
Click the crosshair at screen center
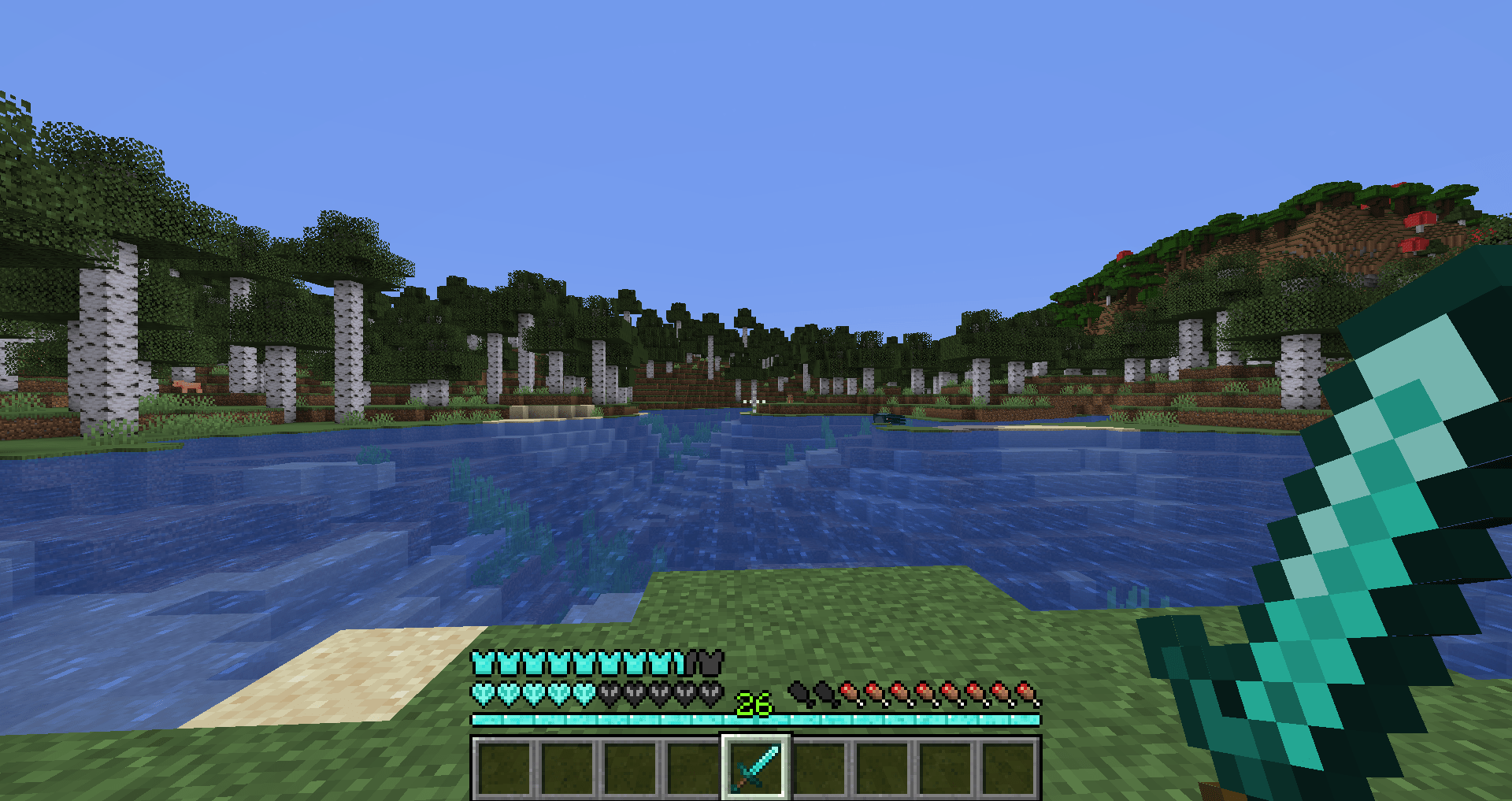pyautogui.click(x=756, y=400)
